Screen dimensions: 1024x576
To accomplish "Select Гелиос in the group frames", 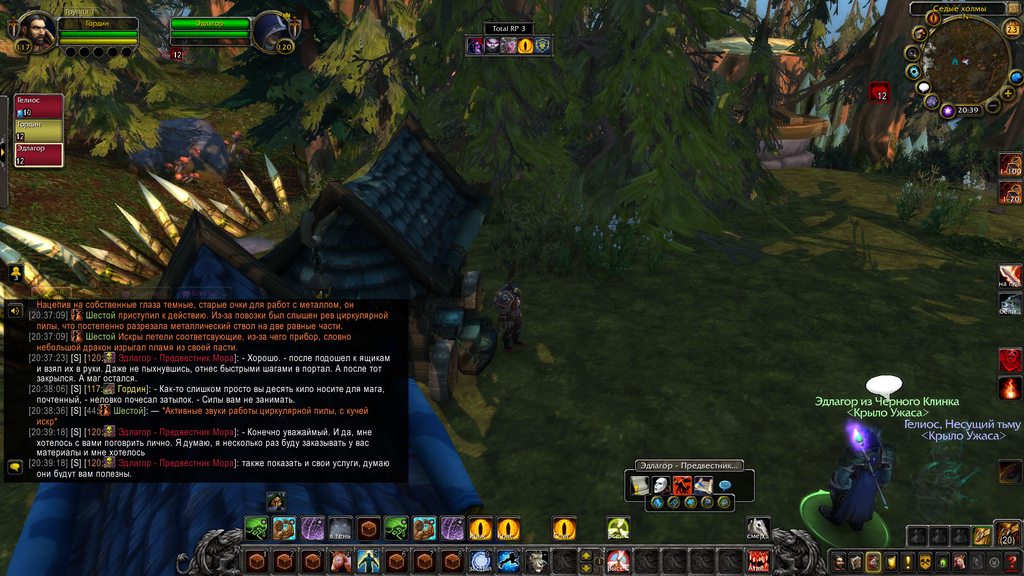I will [x=38, y=106].
